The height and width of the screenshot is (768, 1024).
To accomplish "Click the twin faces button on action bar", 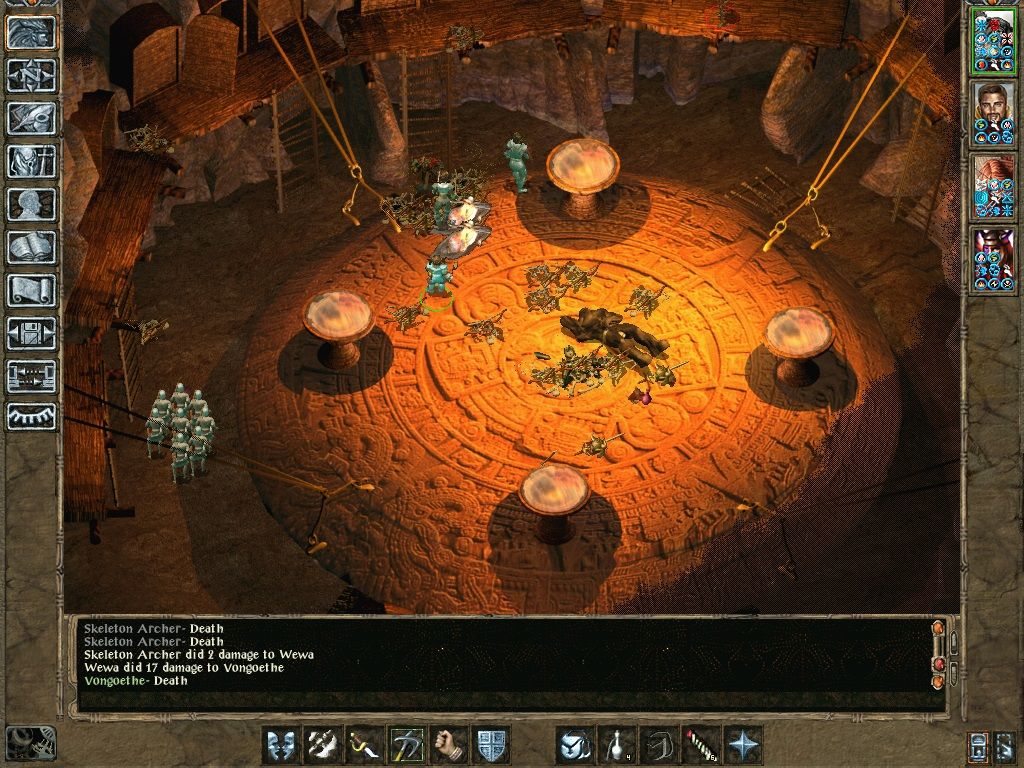I will 281,745.
